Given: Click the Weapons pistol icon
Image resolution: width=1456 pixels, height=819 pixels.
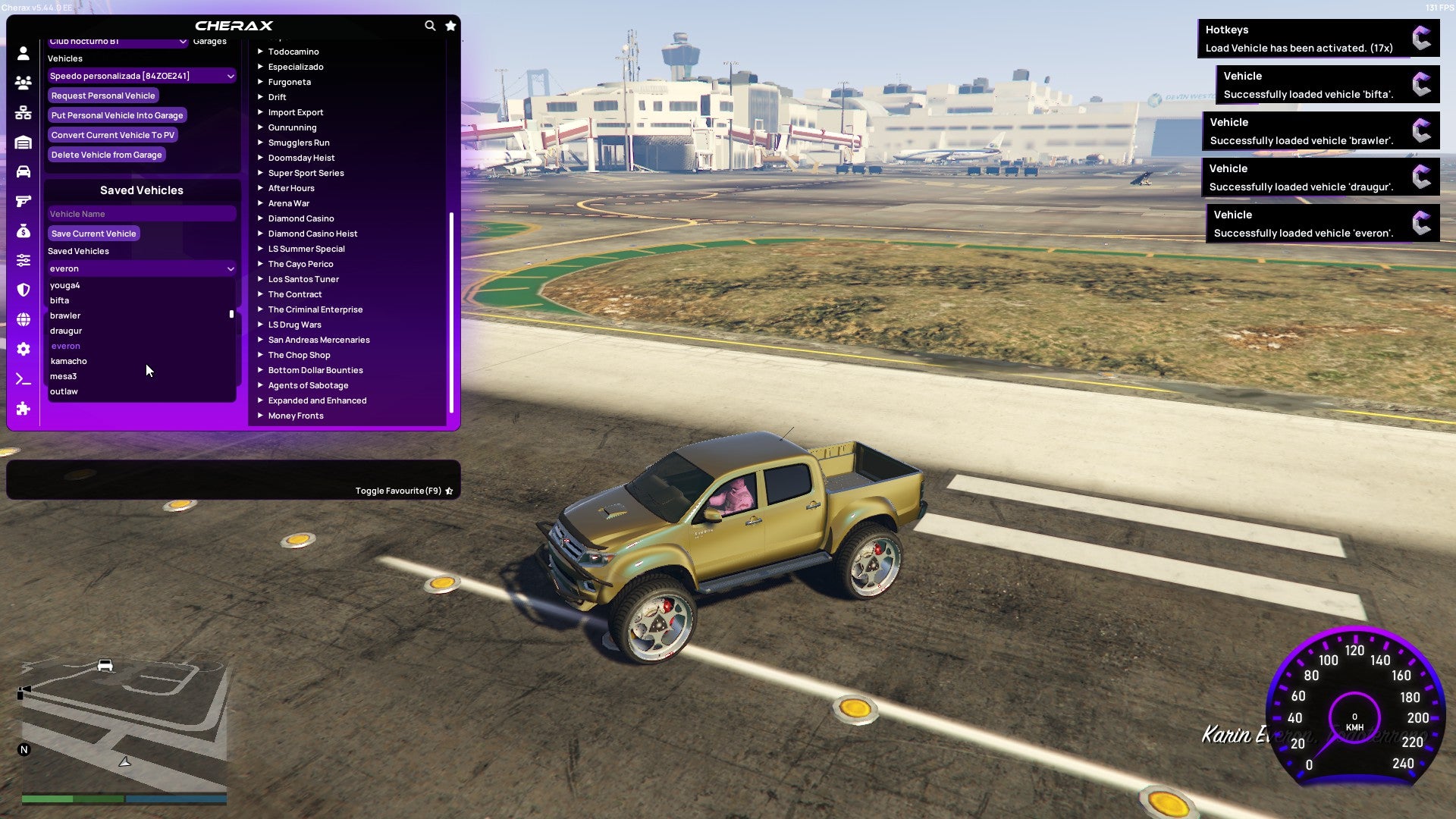Looking at the screenshot, I should click(22, 200).
